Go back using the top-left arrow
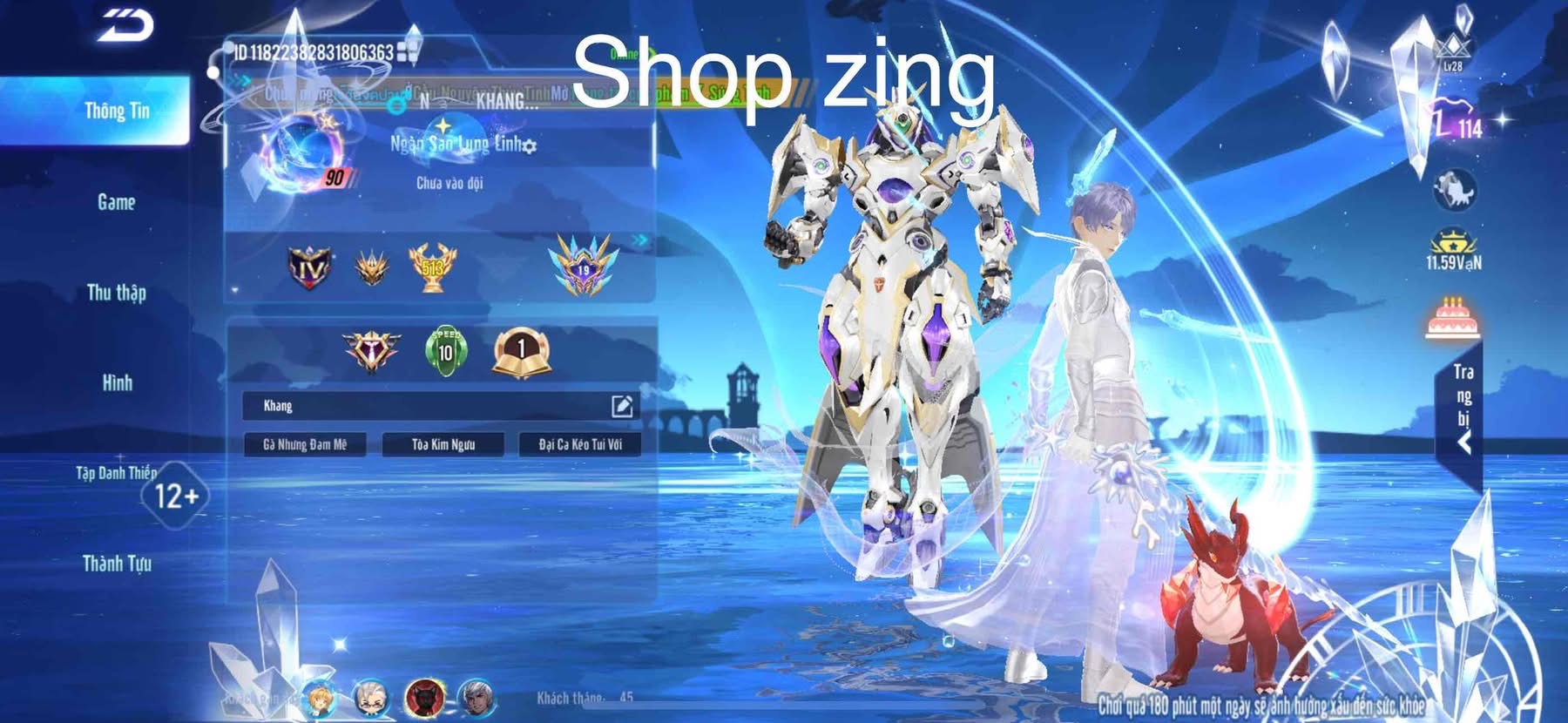 [x=125, y=25]
